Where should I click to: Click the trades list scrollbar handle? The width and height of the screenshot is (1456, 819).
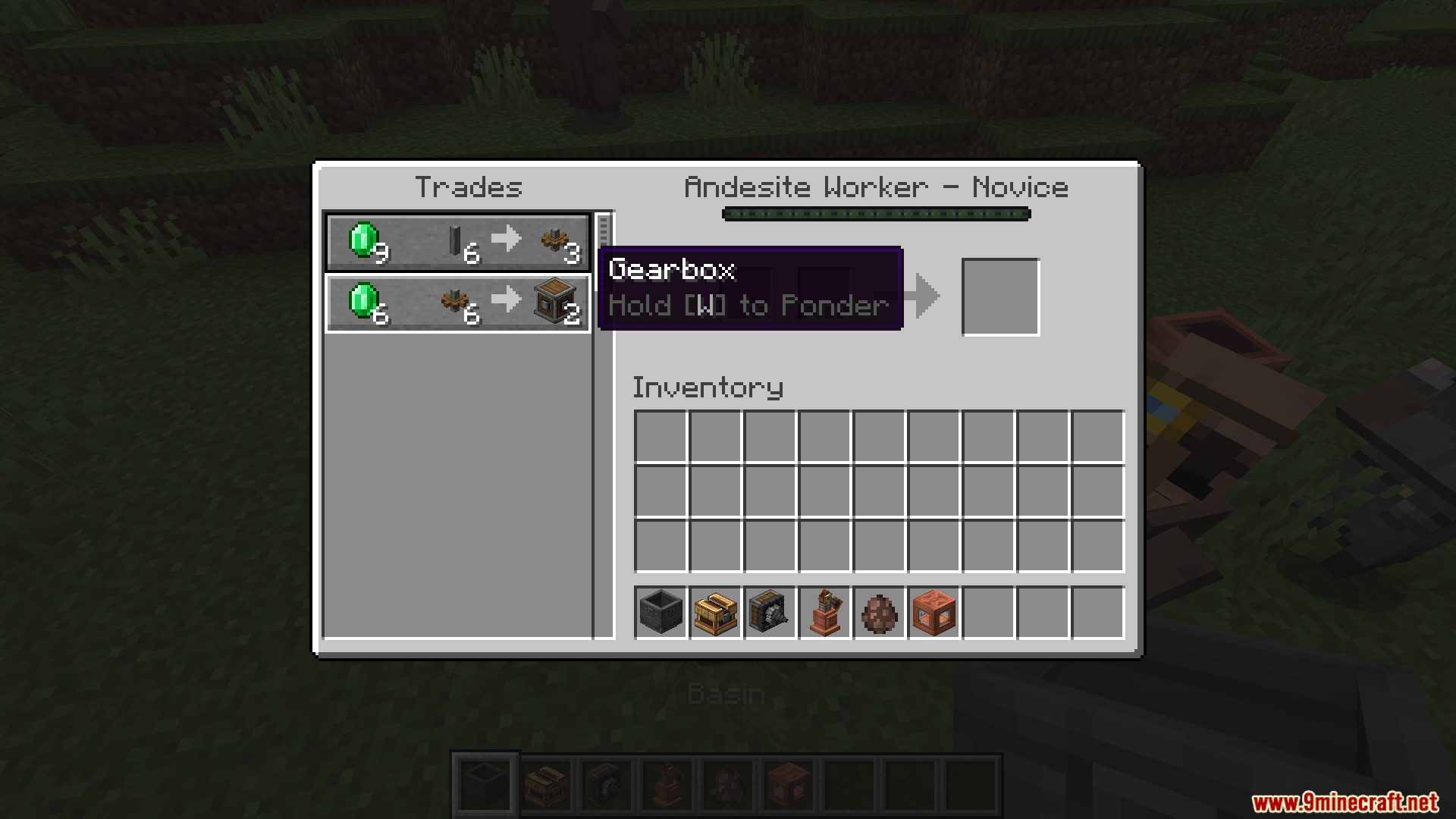[x=604, y=230]
